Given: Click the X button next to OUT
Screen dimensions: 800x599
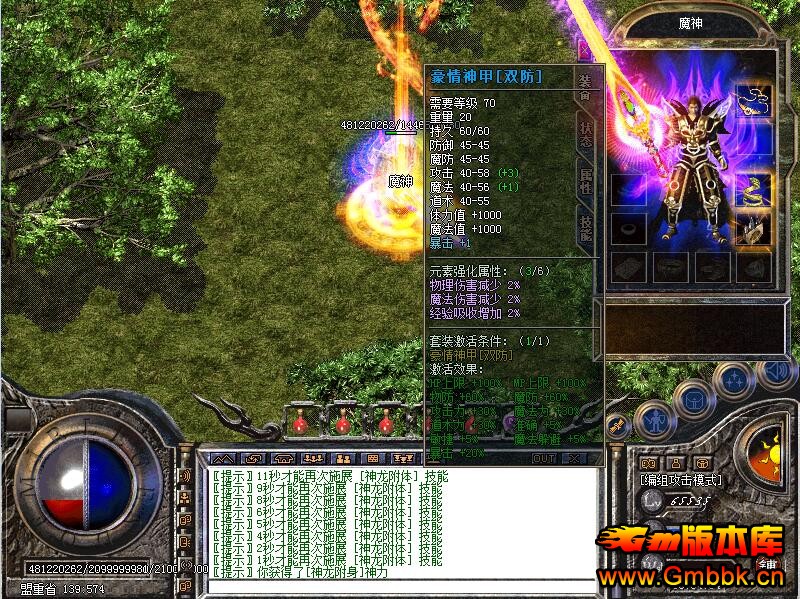Looking at the screenshot, I should tap(573, 458).
